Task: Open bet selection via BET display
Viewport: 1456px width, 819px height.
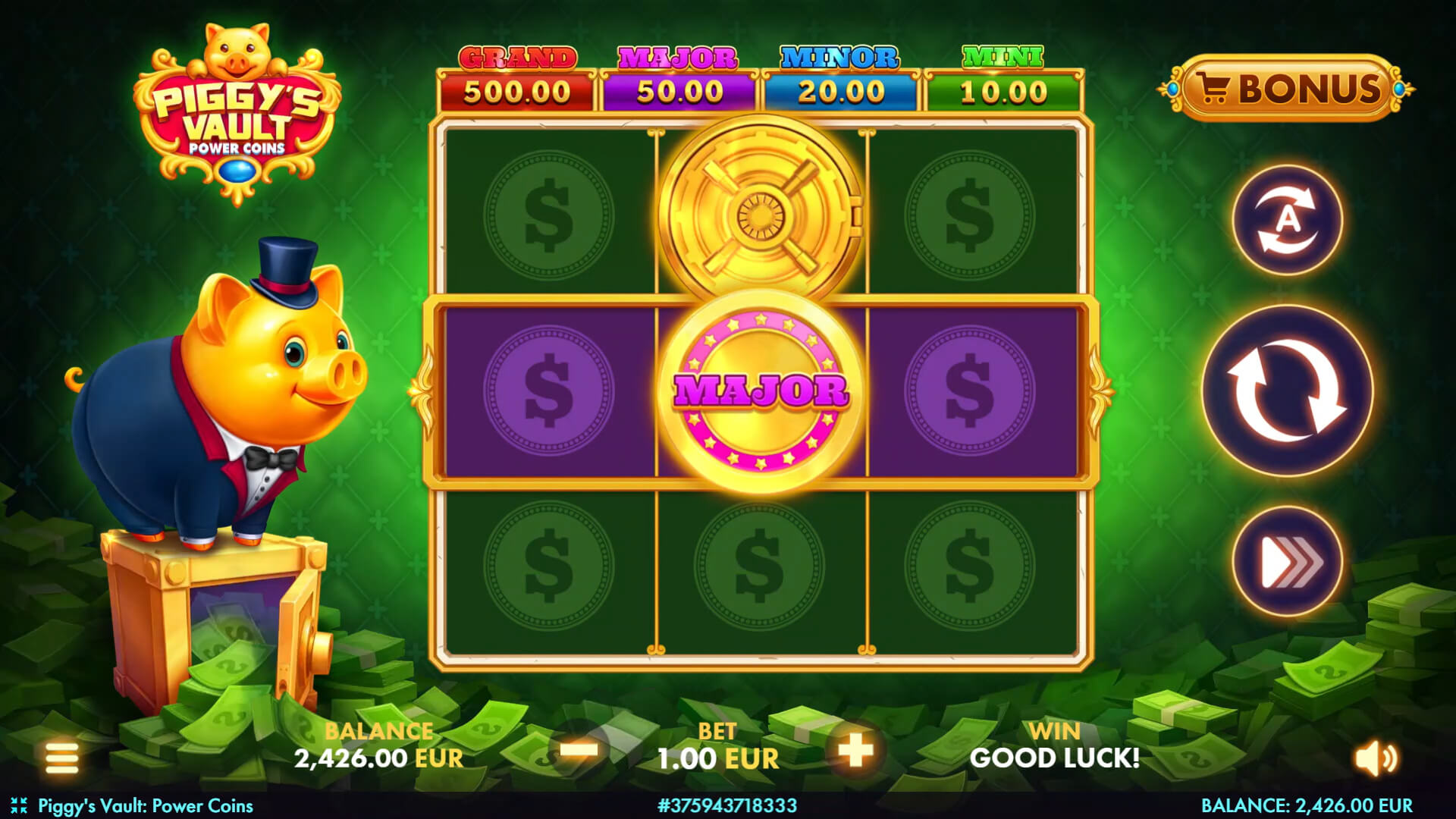Action: pyautogui.click(x=716, y=747)
